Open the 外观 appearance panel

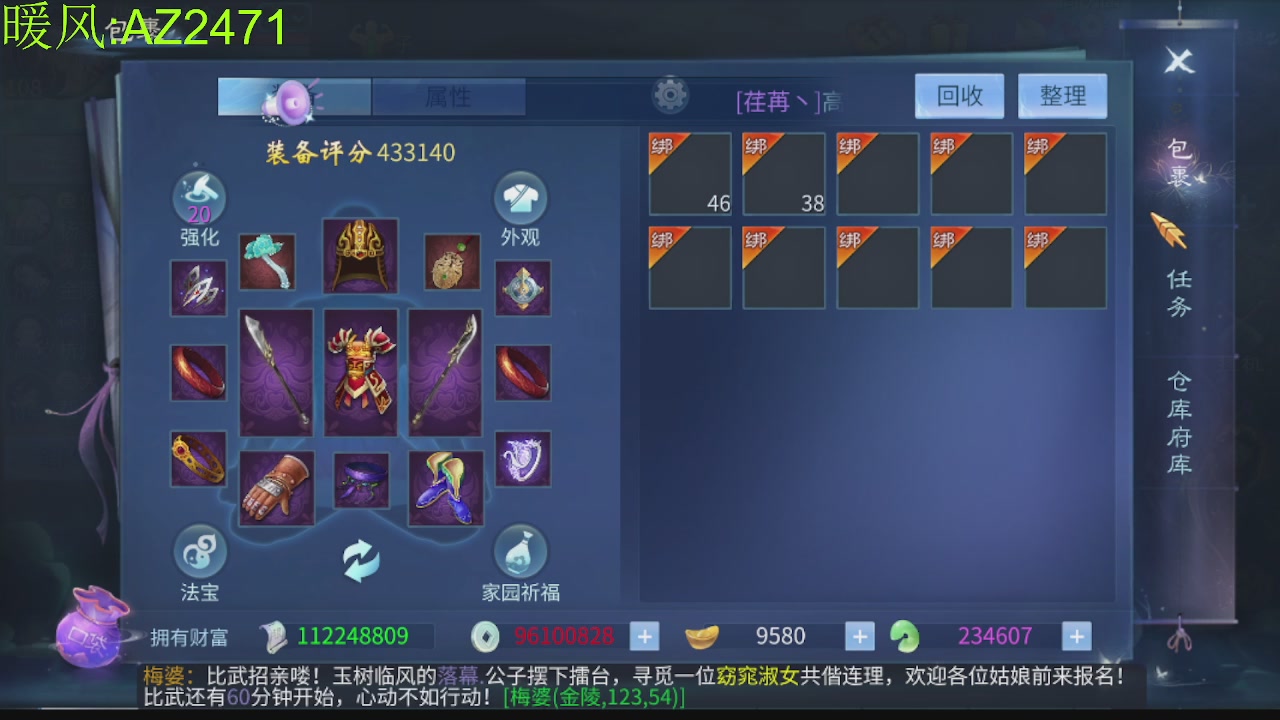[x=519, y=196]
